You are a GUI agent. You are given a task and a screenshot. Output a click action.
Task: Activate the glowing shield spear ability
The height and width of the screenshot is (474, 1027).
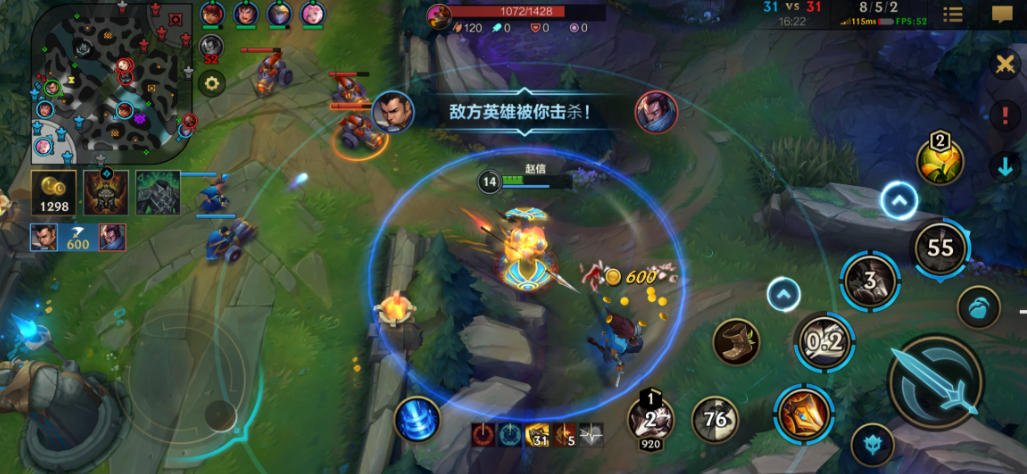pos(802,412)
